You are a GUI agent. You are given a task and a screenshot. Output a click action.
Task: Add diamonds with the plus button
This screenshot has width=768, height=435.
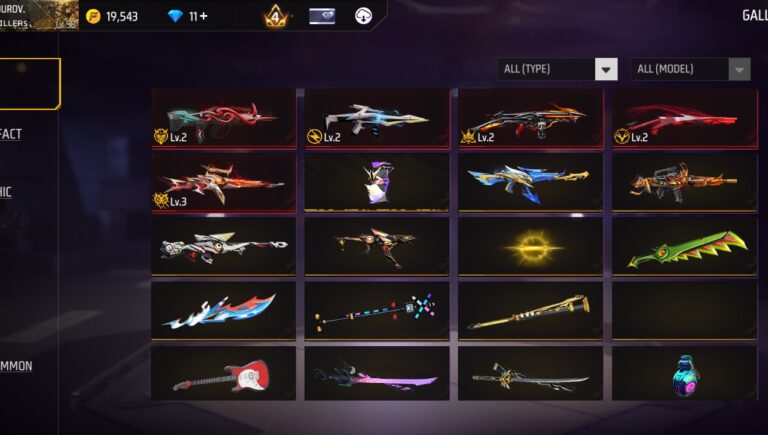pyautogui.click(x=204, y=16)
